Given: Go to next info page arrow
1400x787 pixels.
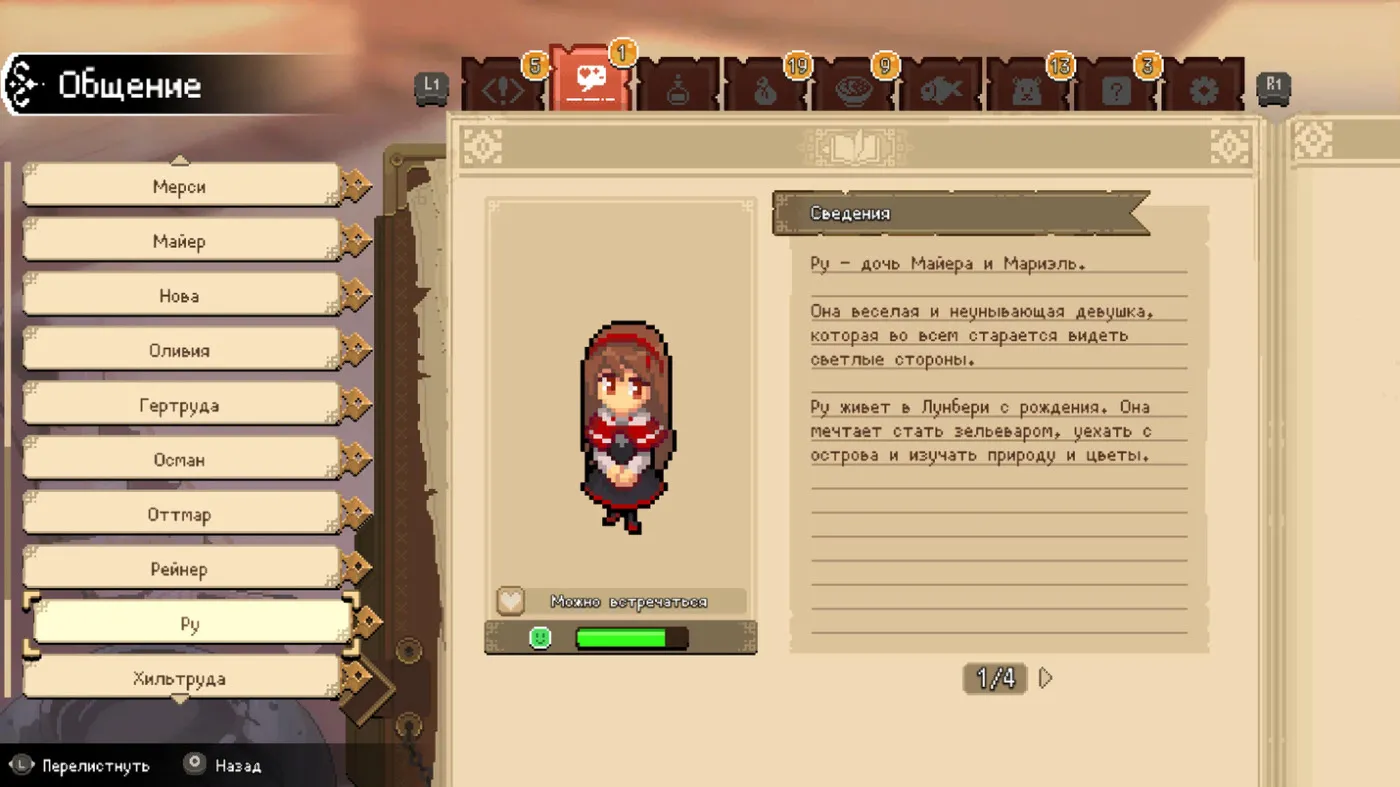Looking at the screenshot, I should coord(1046,679).
